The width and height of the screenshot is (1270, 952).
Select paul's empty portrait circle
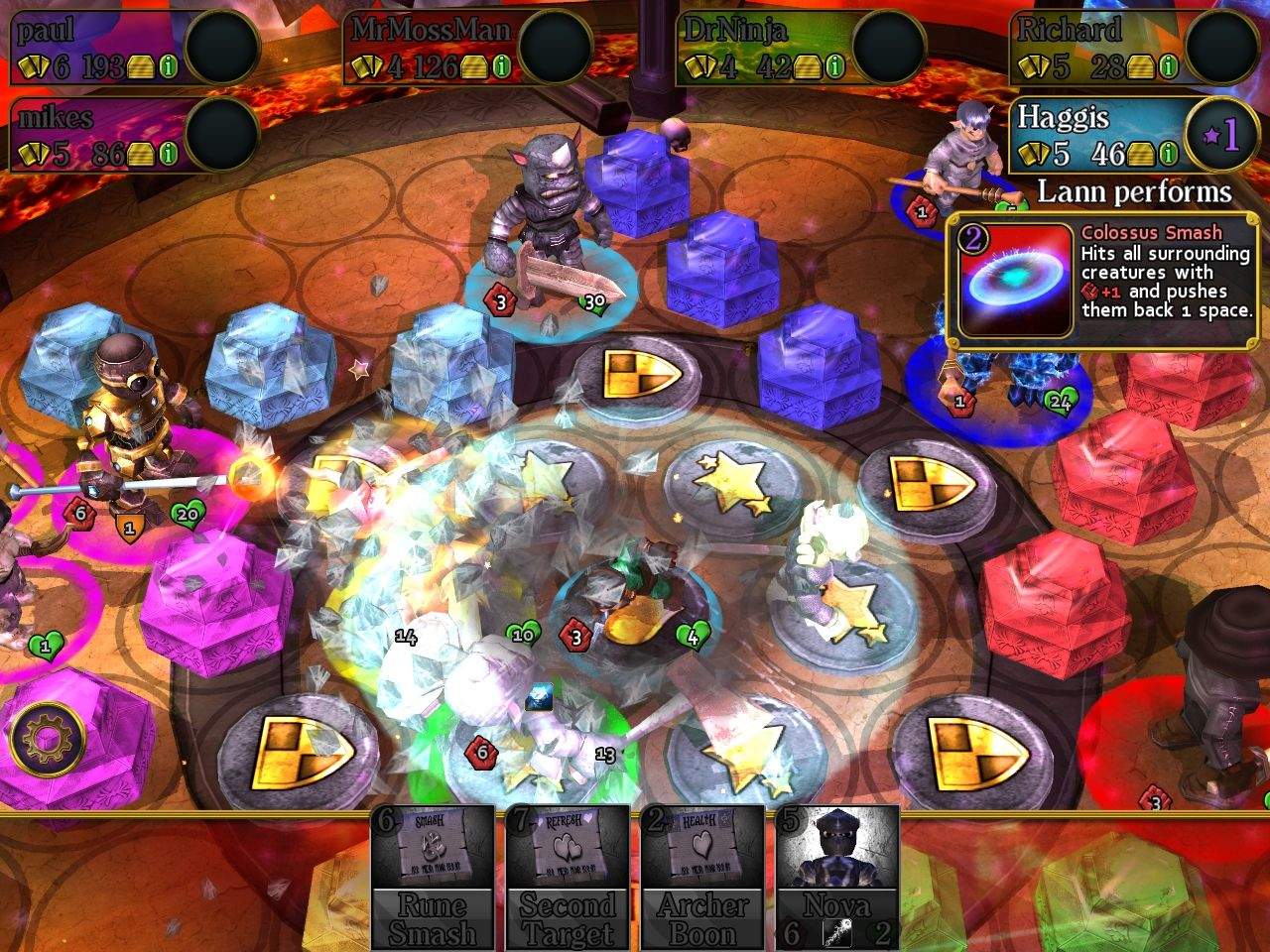click(222, 48)
